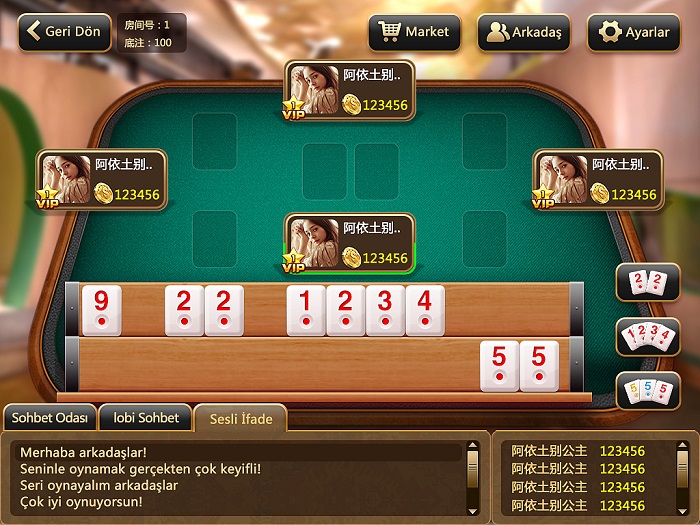Open the Arkadaş friends list

pyautogui.click(x=524, y=33)
